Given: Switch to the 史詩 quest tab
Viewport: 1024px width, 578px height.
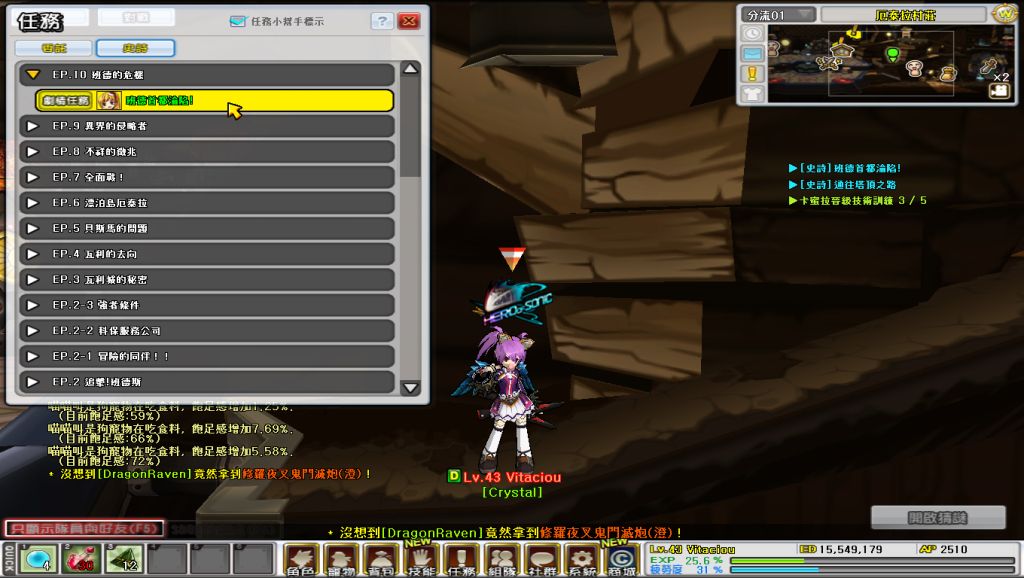Looking at the screenshot, I should 135,48.
